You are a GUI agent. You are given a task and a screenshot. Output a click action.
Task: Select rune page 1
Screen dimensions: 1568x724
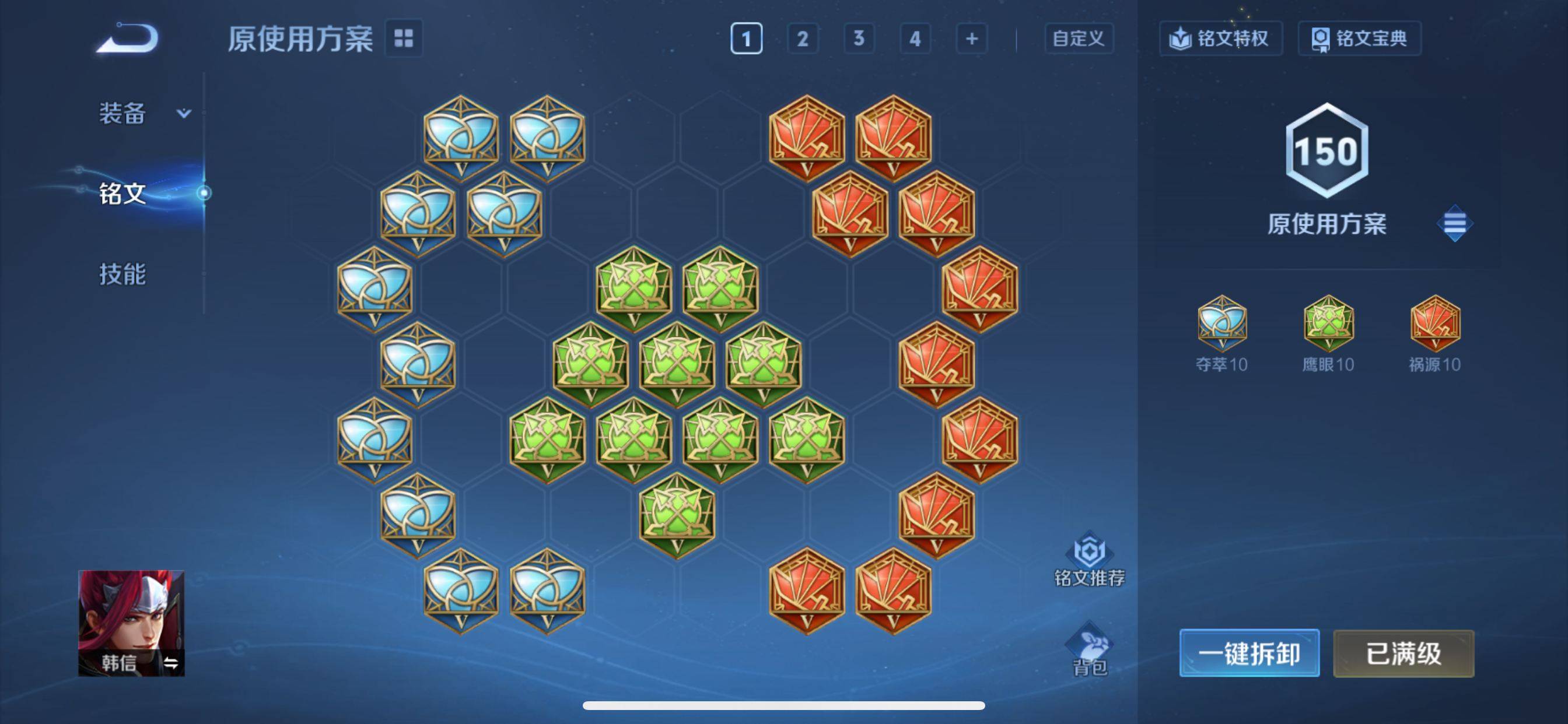coord(745,39)
